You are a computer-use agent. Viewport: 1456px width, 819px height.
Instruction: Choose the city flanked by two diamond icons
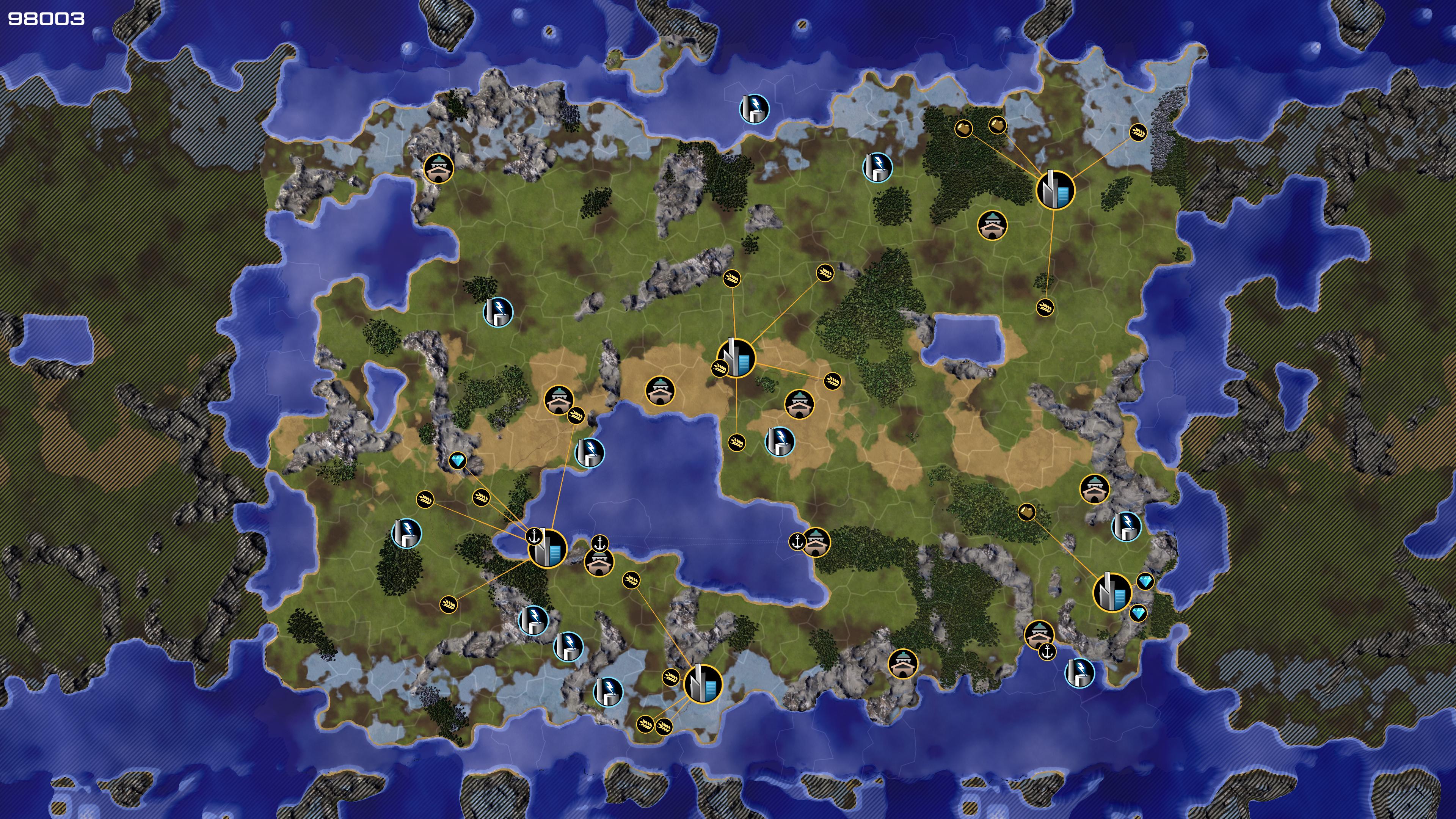point(1112,592)
